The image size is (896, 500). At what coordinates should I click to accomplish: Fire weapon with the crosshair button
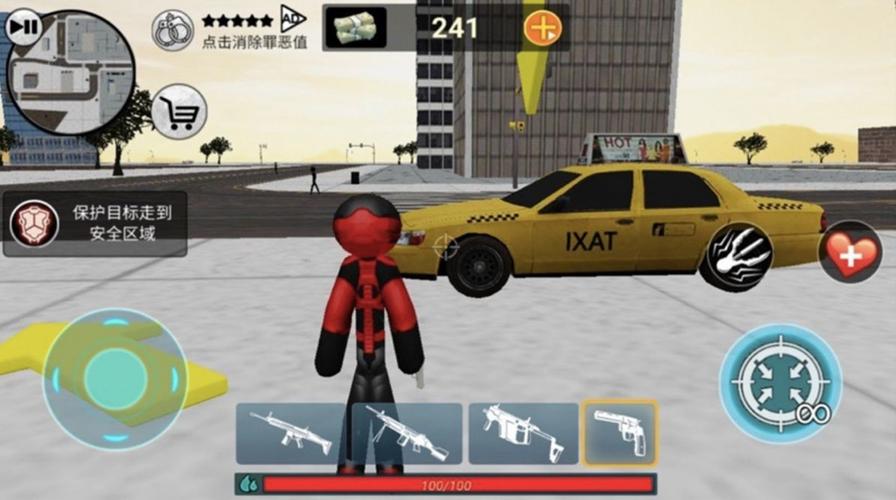(780, 383)
